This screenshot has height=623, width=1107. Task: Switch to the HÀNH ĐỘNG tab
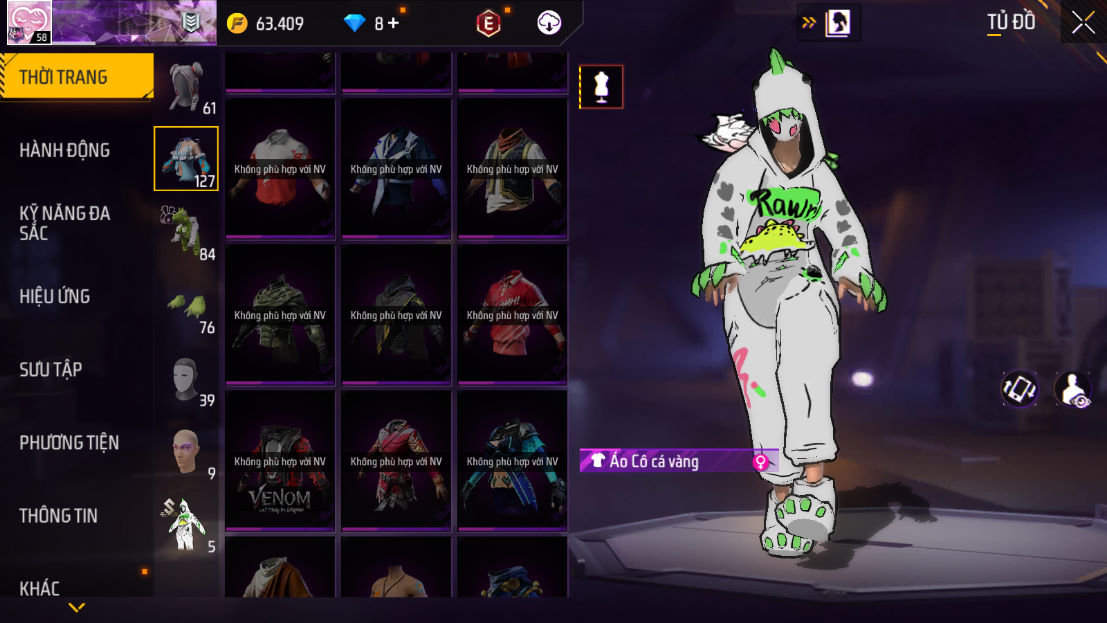tap(65, 150)
